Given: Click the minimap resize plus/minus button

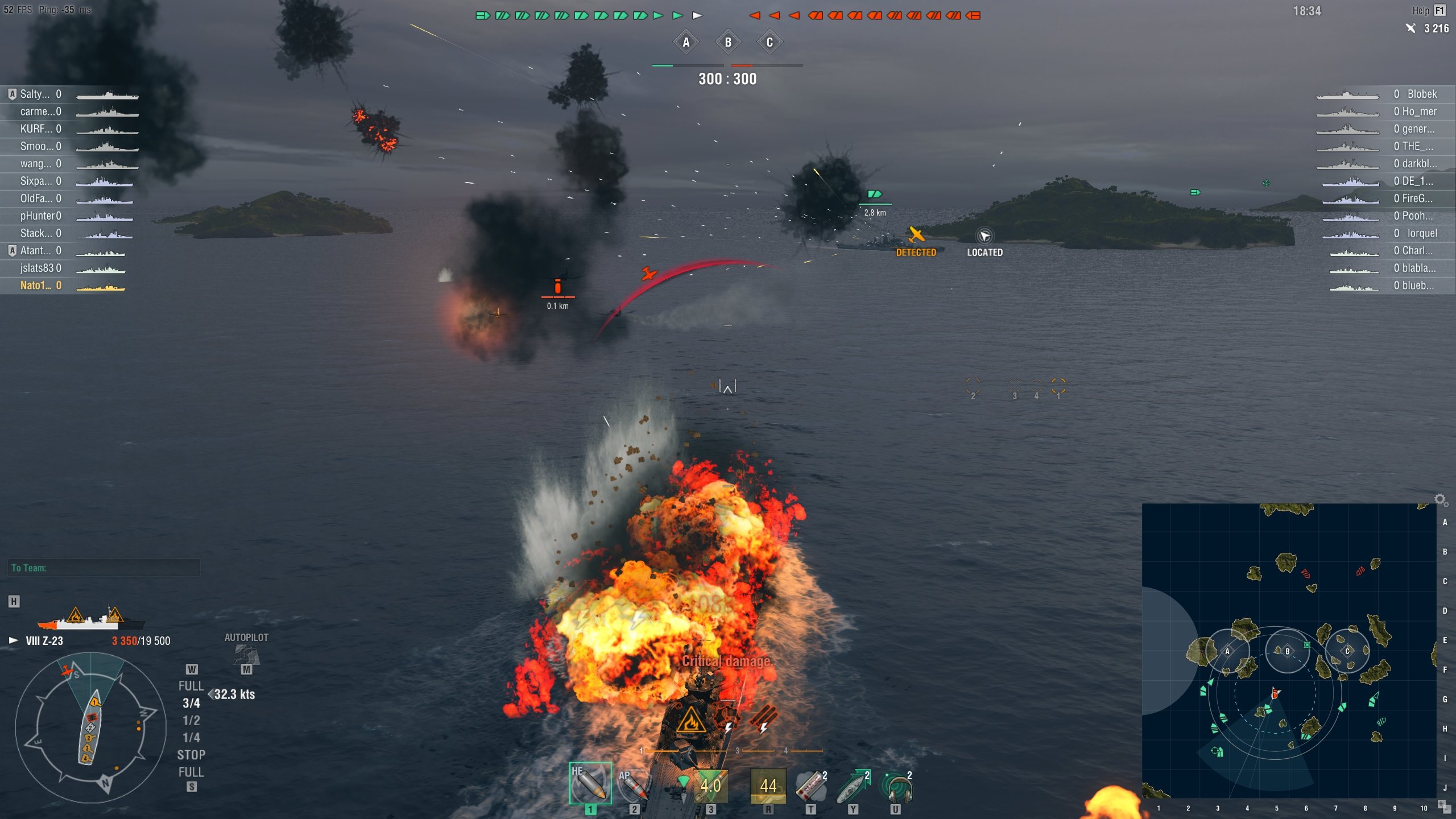Looking at the screenshot, I should [1442, 804].
